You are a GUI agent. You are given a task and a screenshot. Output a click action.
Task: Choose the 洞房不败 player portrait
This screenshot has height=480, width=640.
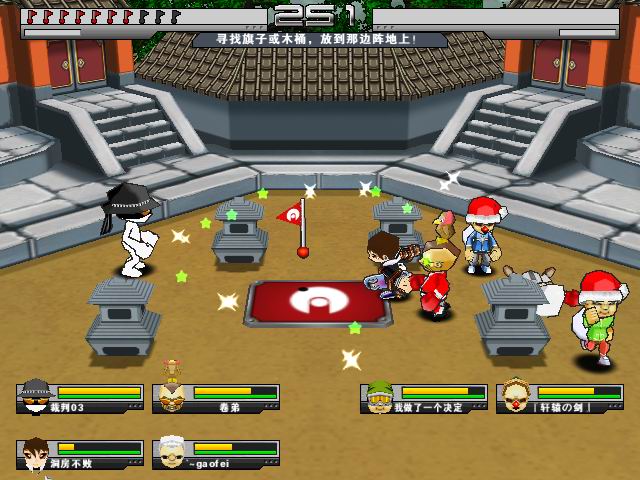[36, 453]
